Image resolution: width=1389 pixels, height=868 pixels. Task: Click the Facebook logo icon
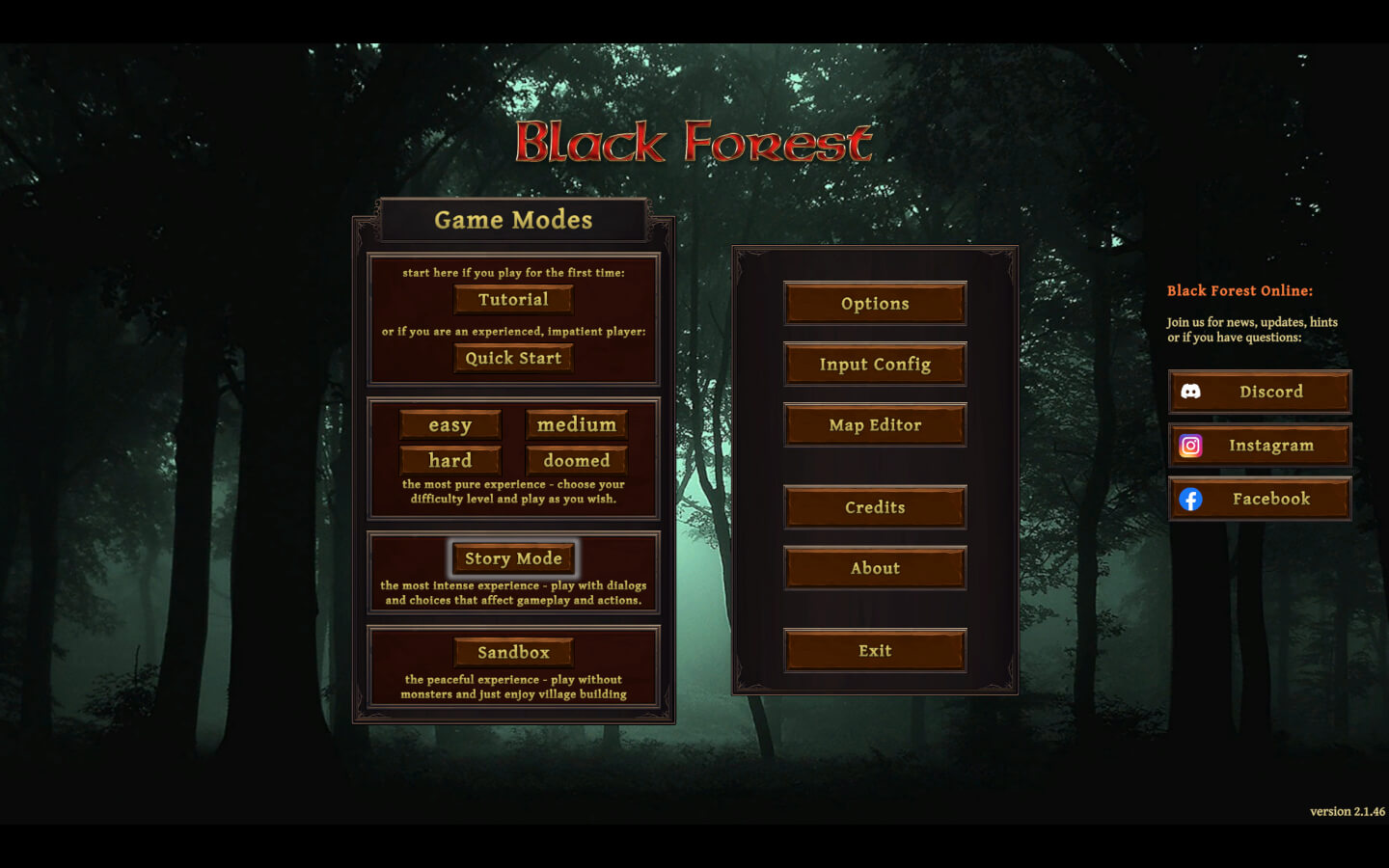[x=1191, y=499]
